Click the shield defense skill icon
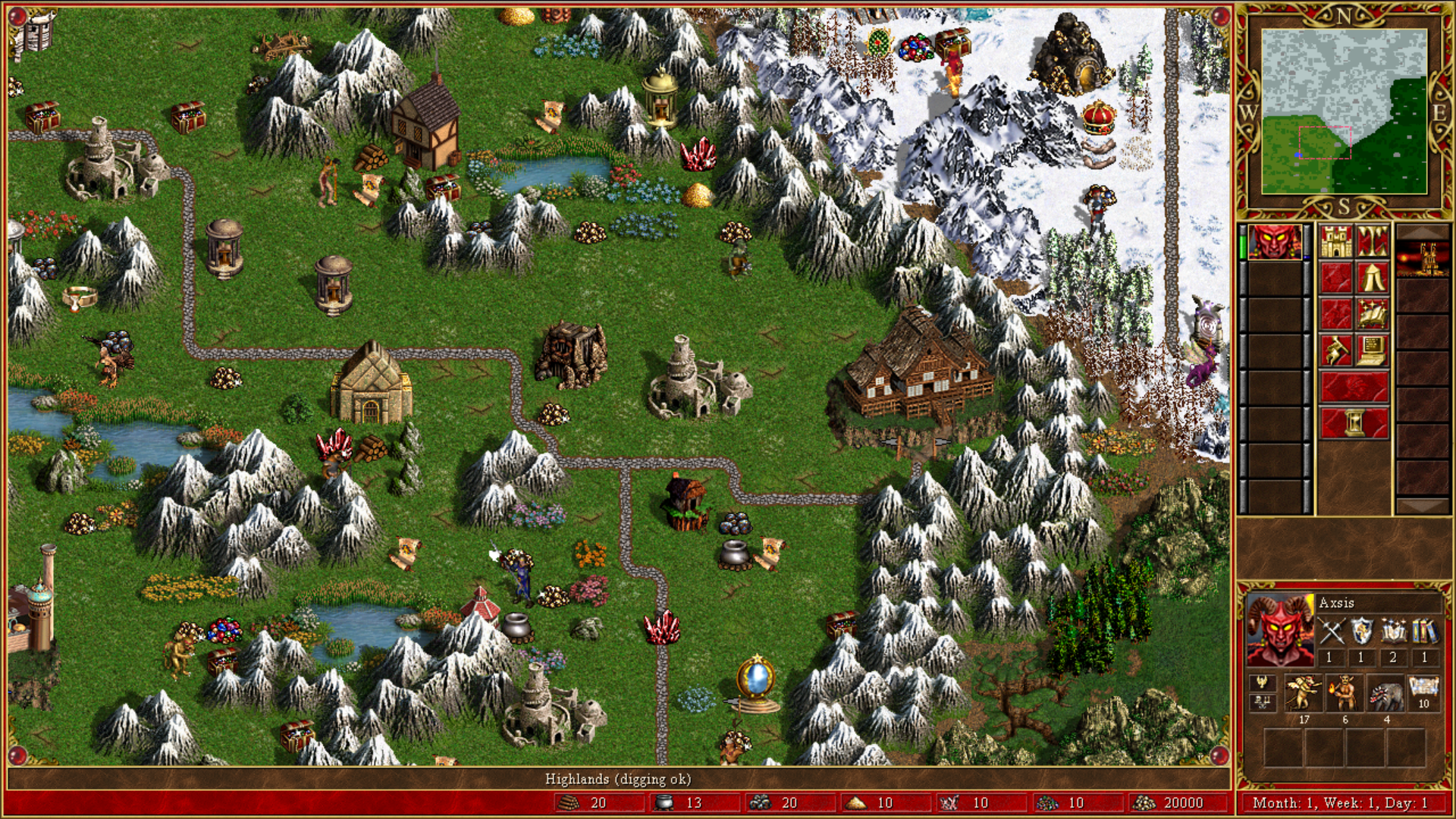 tap(1361, 632)
